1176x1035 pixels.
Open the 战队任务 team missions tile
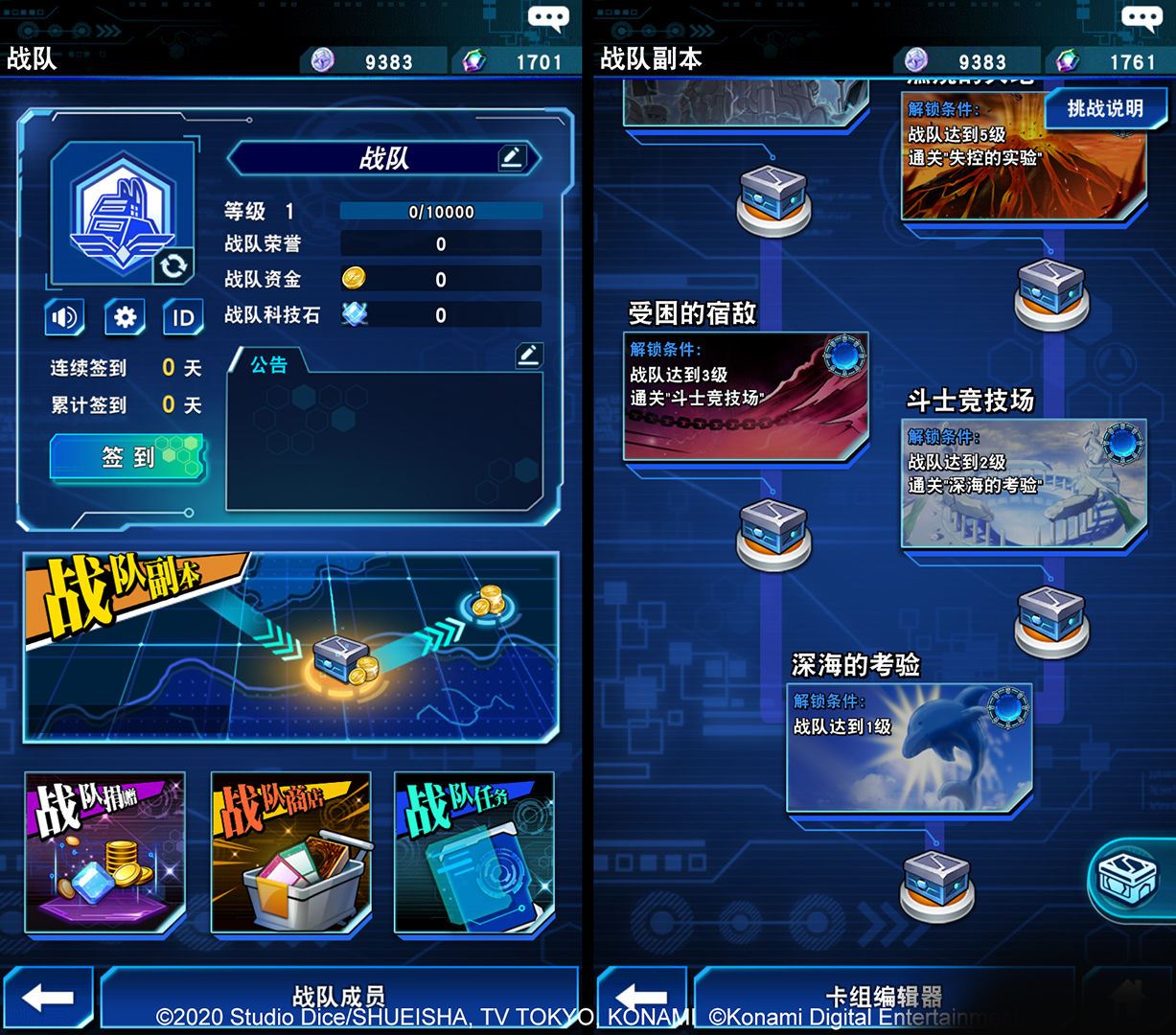coord(474,852)
